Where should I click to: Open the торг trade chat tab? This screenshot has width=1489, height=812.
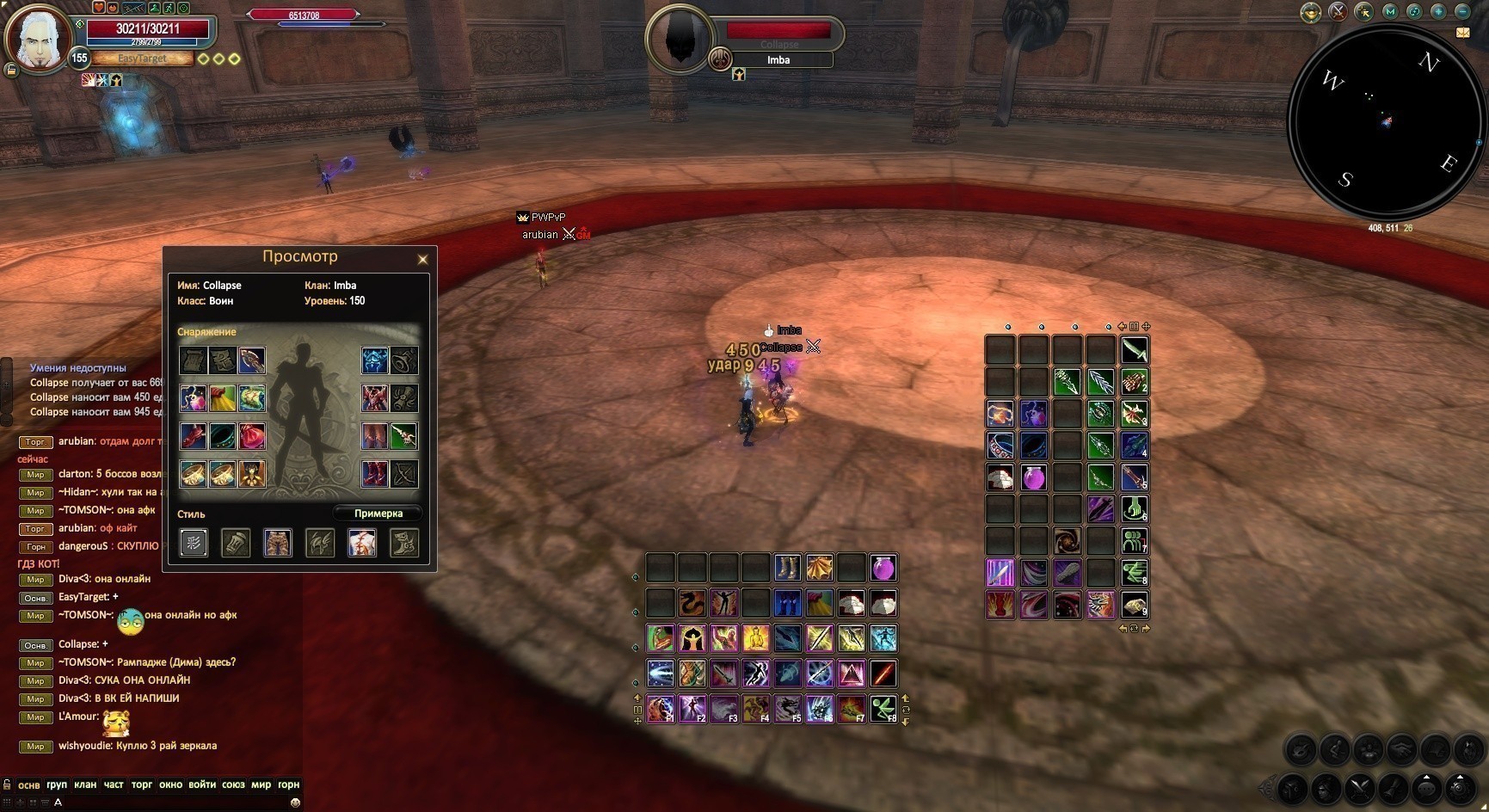point(141,784)
